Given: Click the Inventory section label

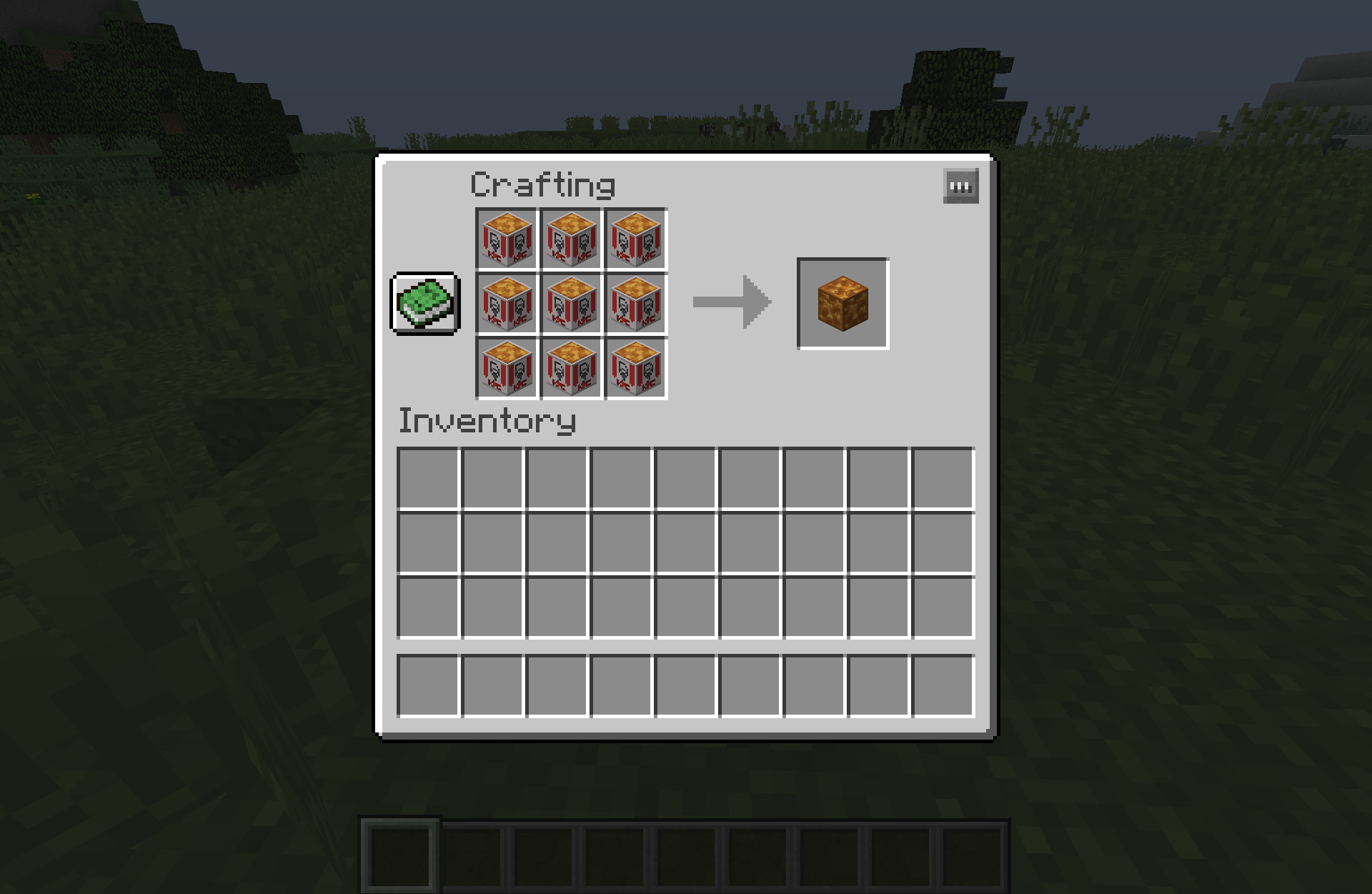Looking at the screenshot, I should [x=487, y=421].
